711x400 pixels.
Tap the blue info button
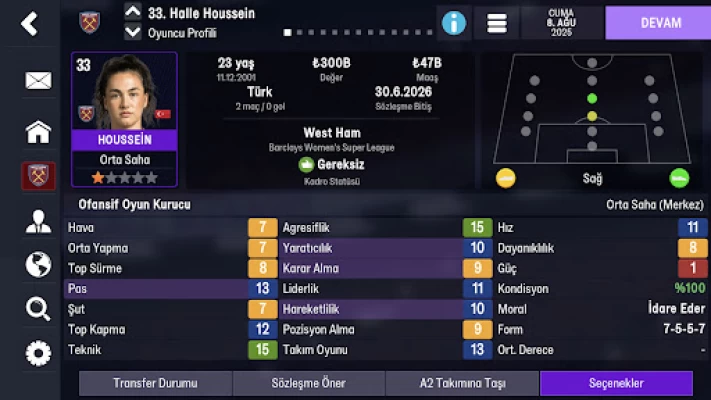[454, 22]
